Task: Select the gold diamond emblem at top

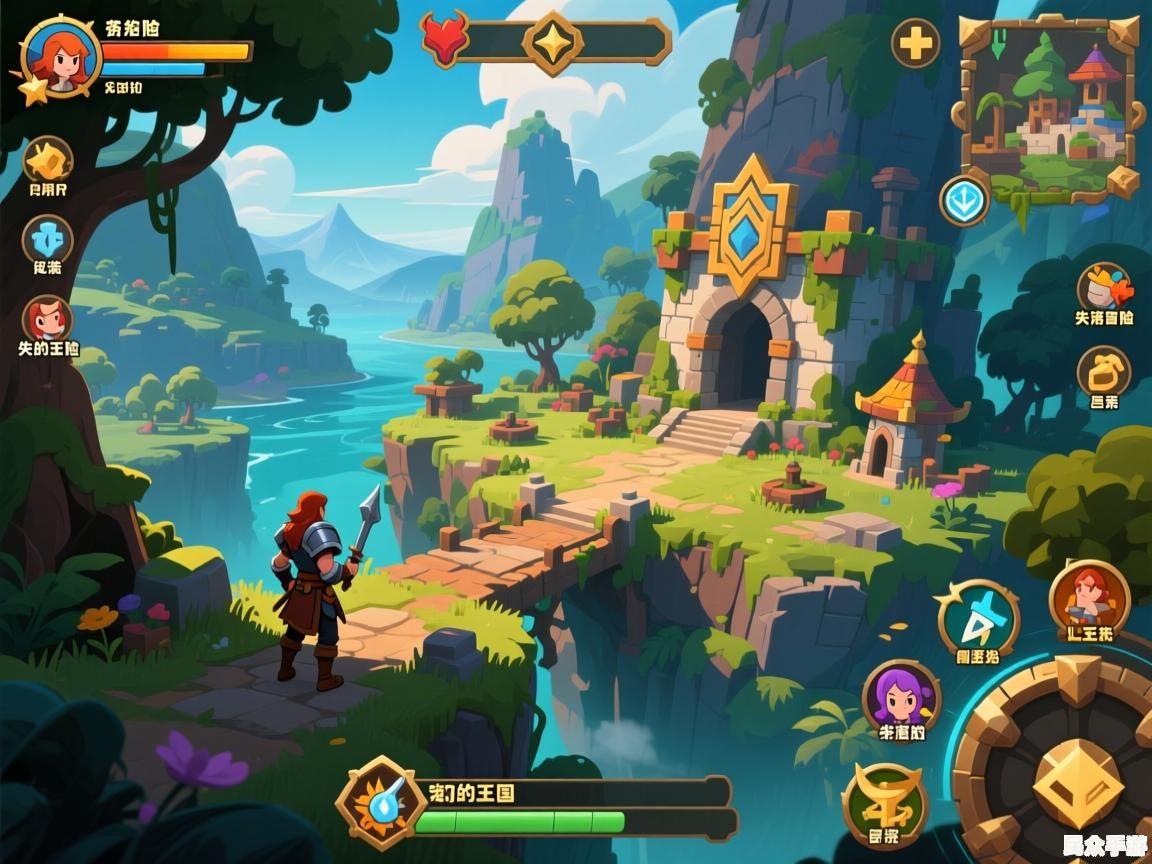Action: [553, 42]
